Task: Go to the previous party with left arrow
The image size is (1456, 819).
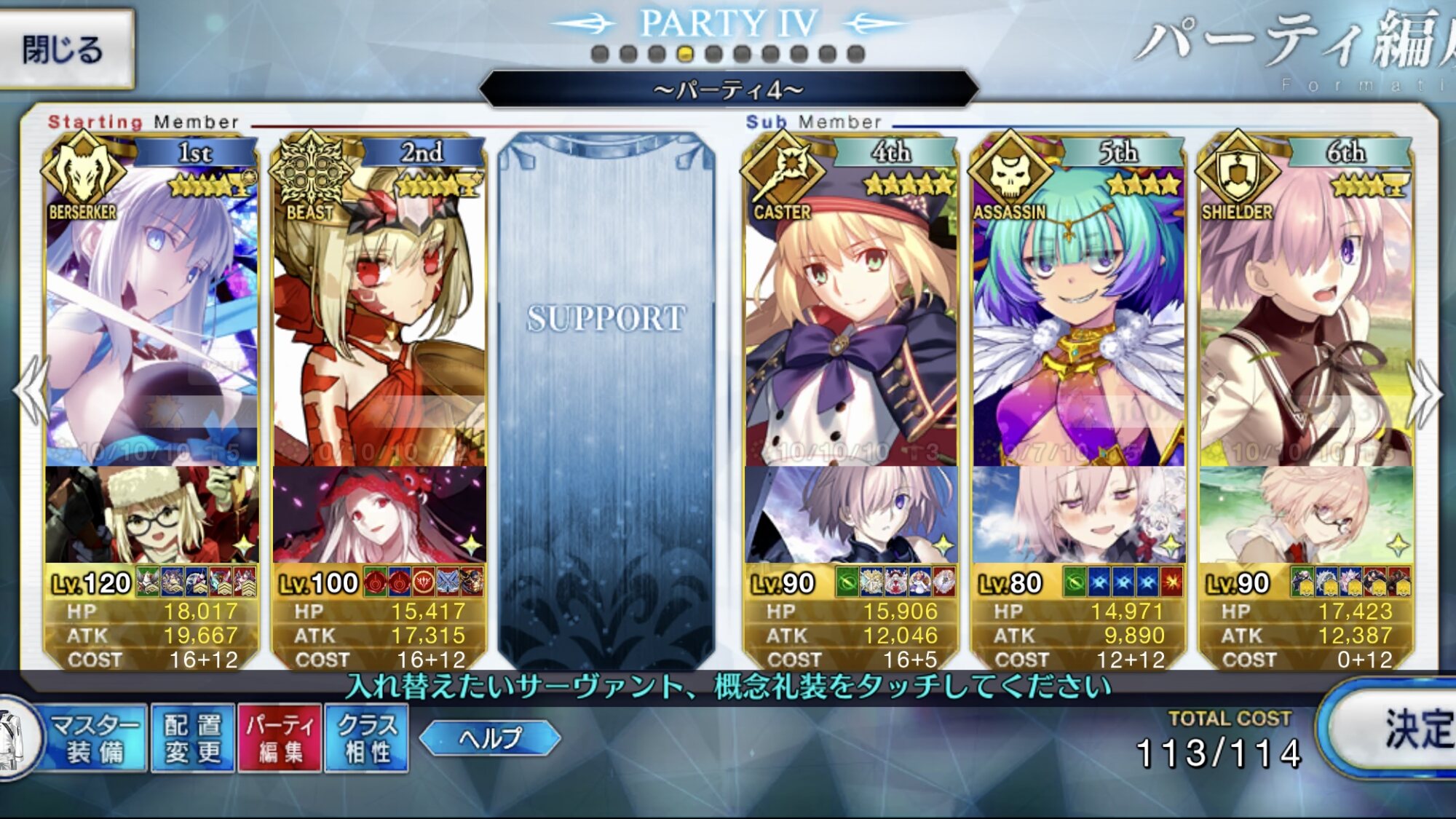Action: [31, 392]
